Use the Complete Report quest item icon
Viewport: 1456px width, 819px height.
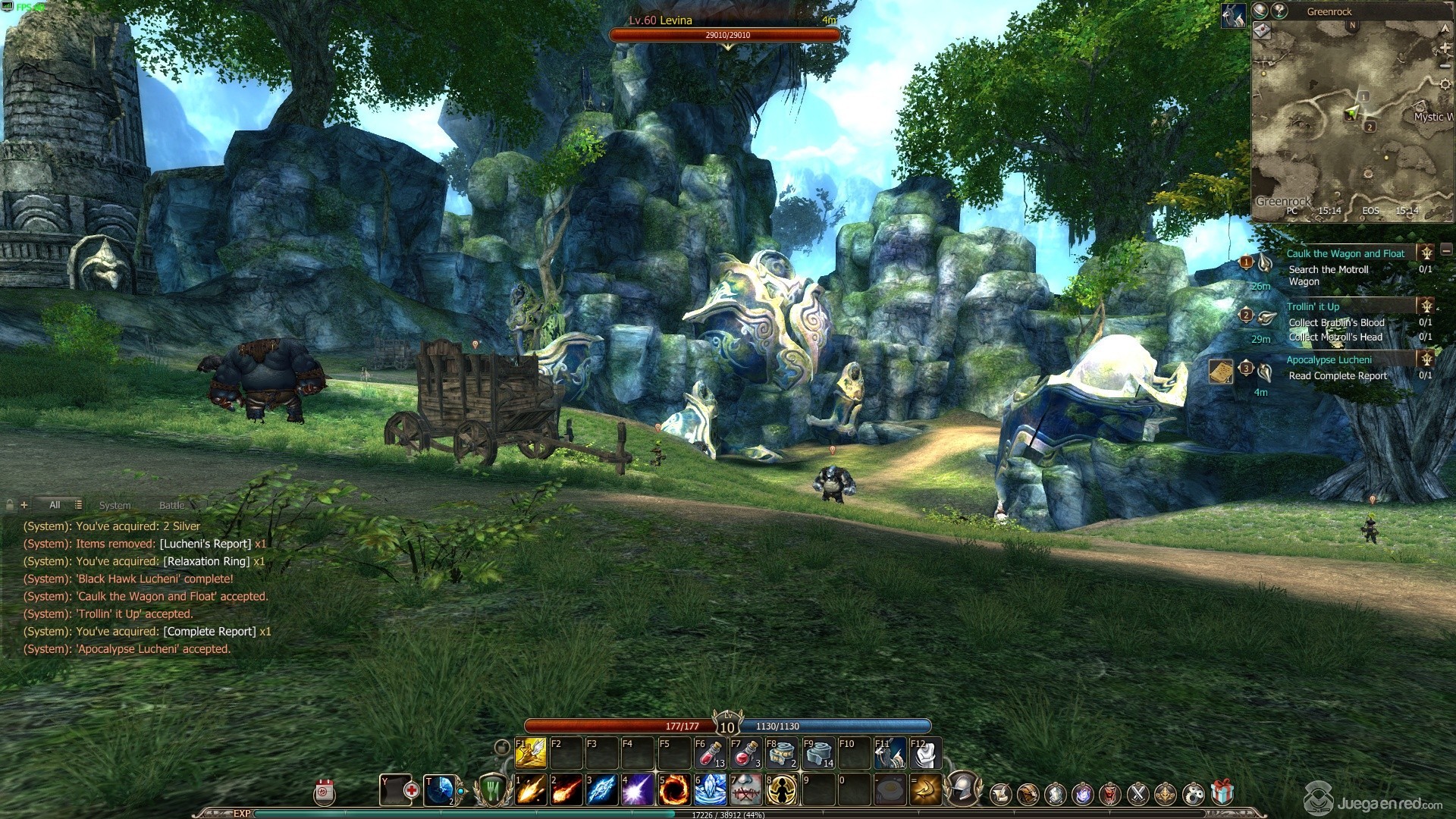(1220, 372)
